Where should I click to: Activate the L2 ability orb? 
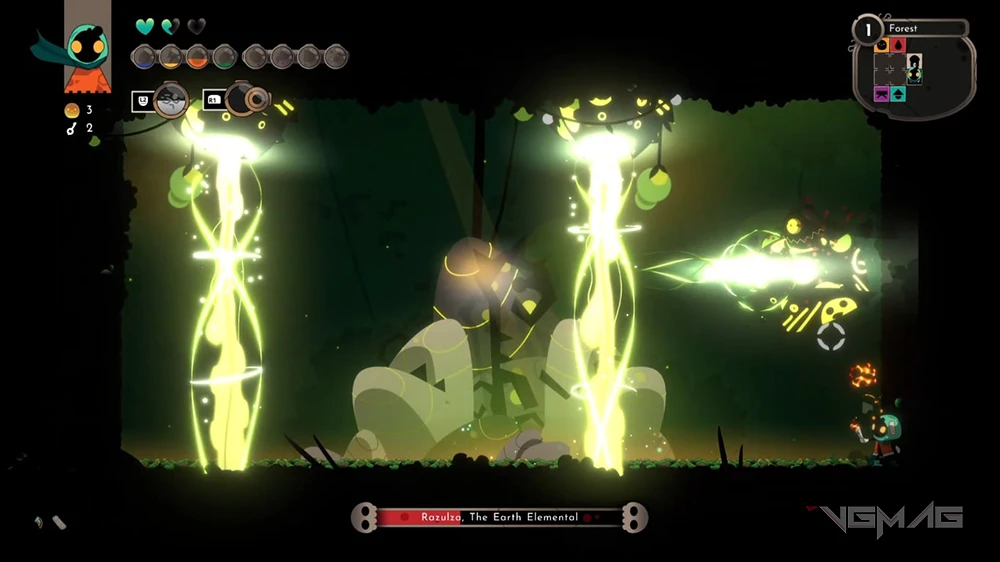point(171,99)
